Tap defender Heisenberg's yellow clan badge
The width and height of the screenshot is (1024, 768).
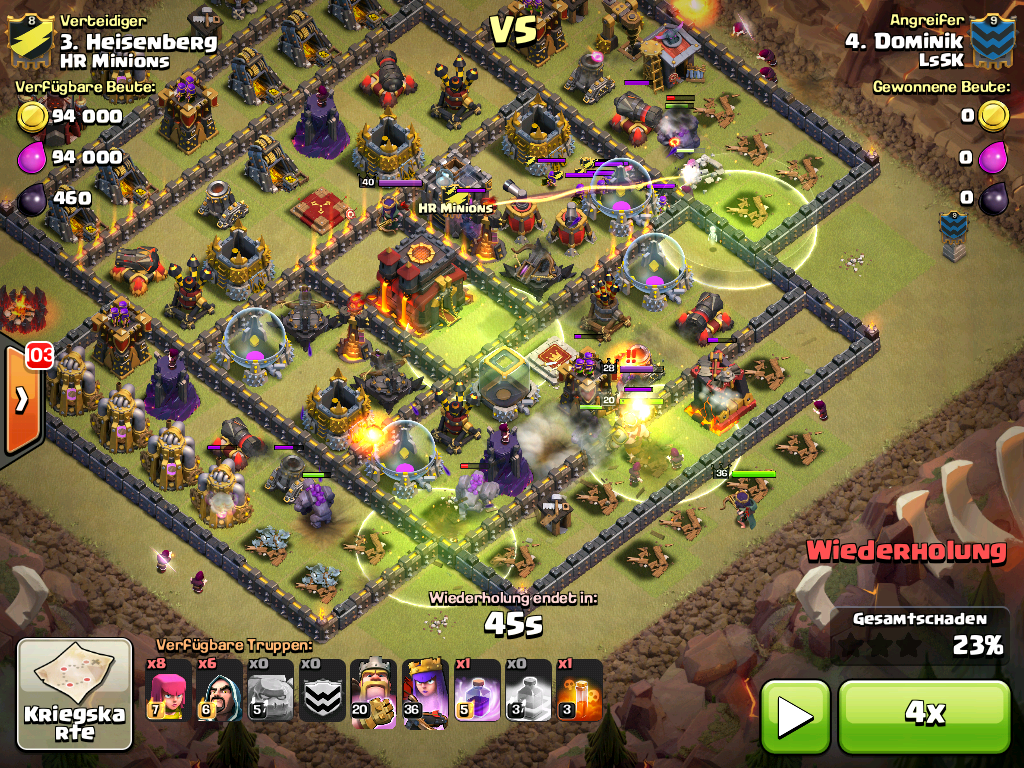(31, 38)
